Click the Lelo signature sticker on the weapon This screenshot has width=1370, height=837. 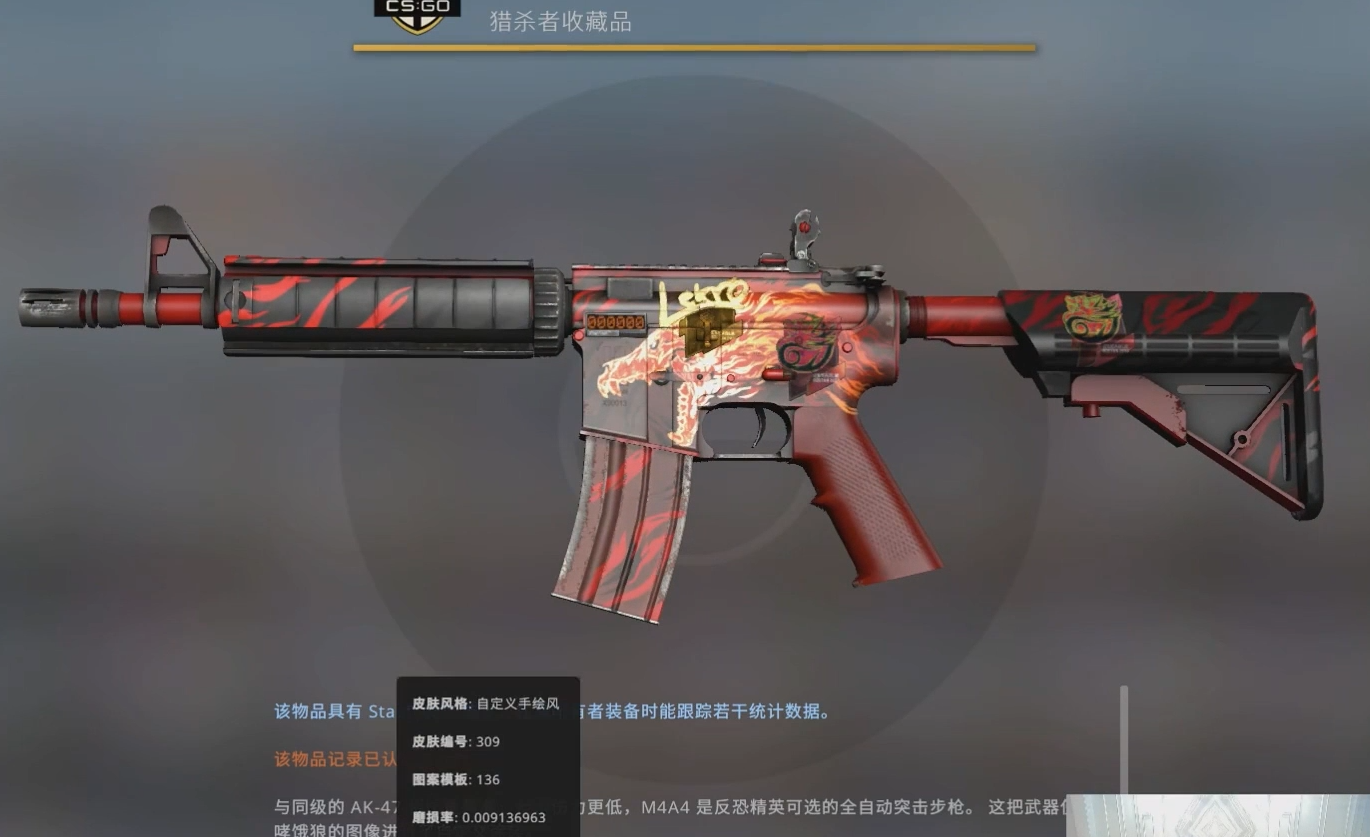[x=702, y=297]
